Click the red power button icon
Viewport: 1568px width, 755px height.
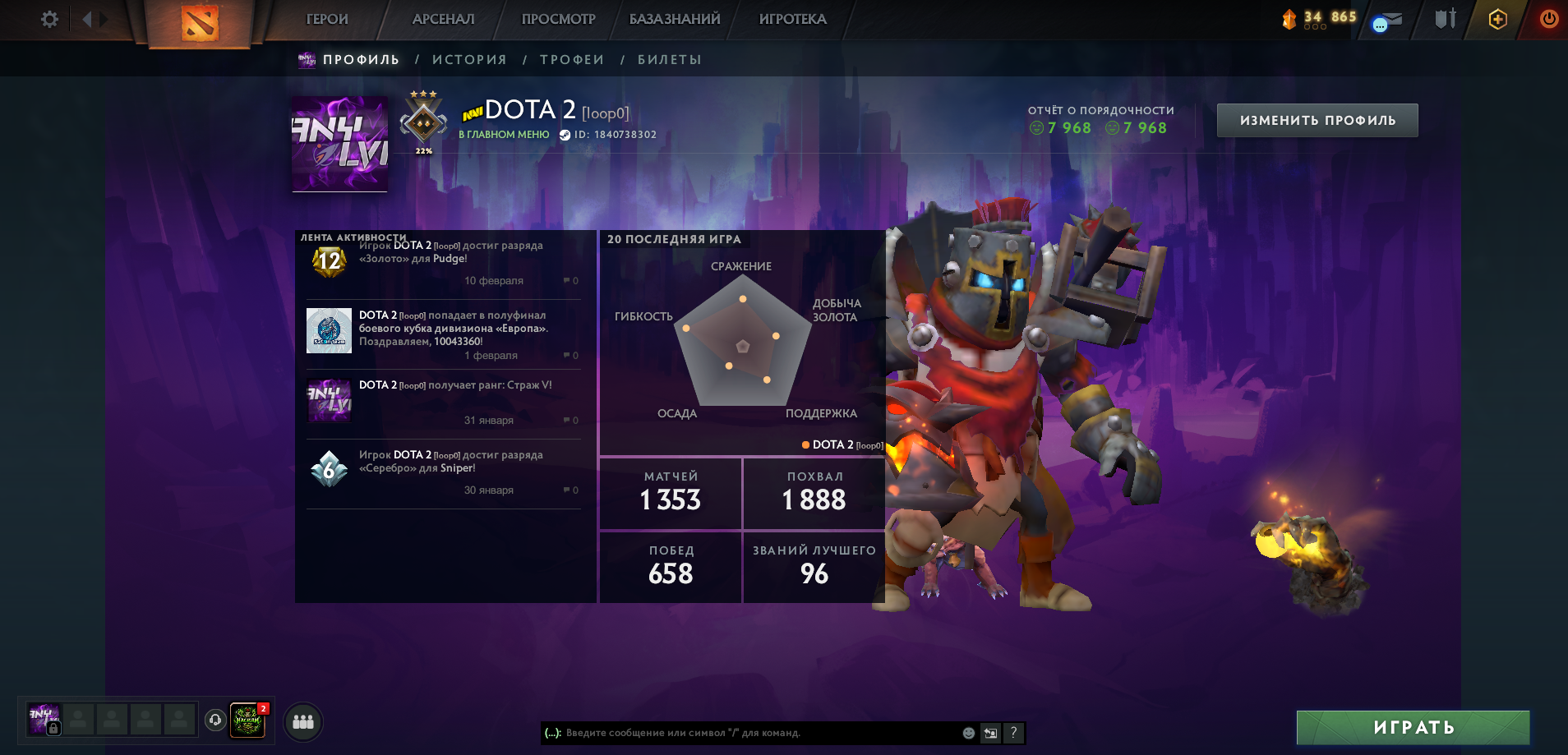[x=1550, y=18]
